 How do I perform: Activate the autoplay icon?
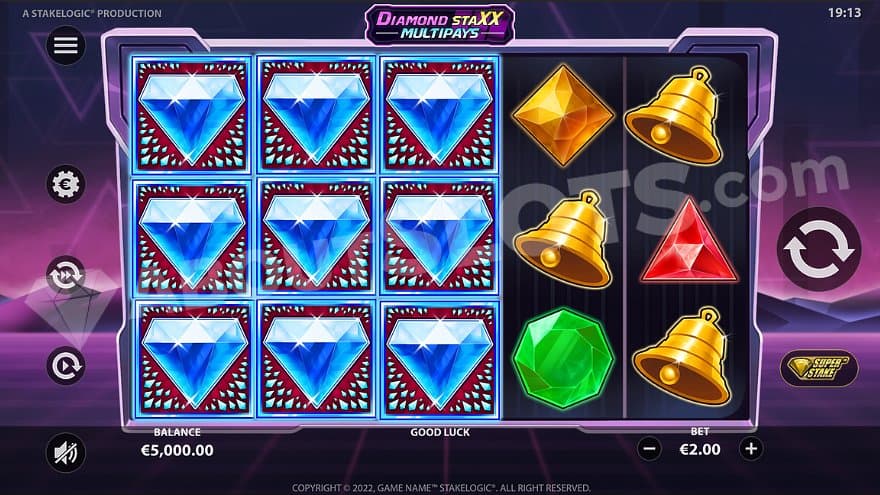(67, 365)
